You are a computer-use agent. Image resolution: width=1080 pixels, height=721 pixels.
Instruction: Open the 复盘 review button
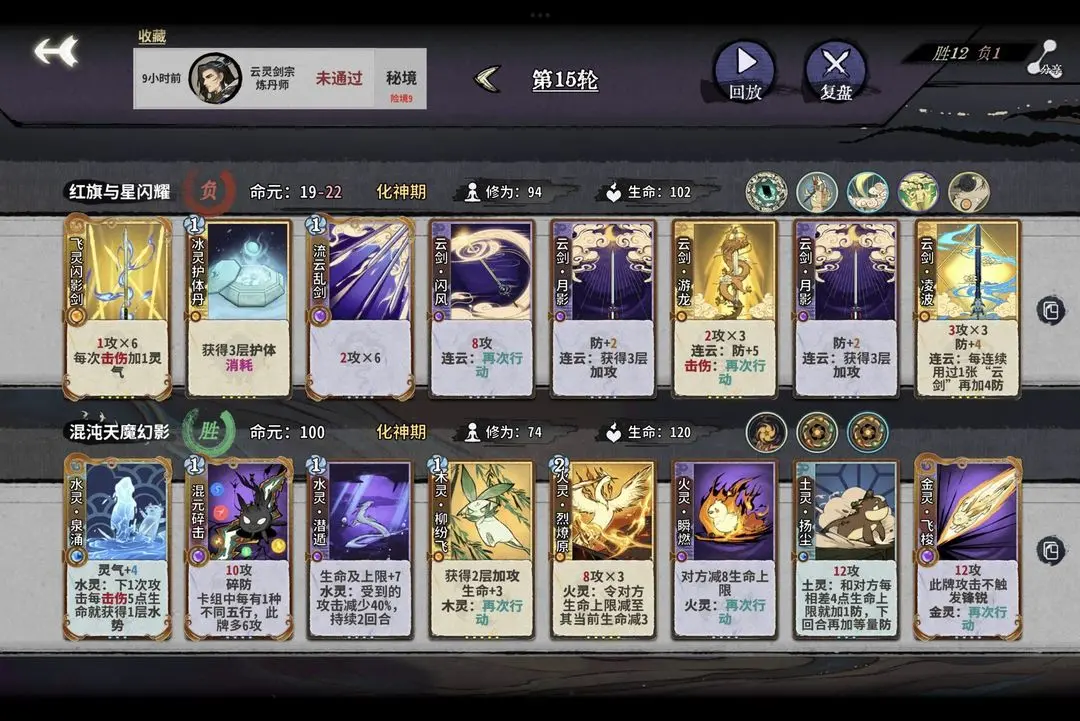coord(835,70)
